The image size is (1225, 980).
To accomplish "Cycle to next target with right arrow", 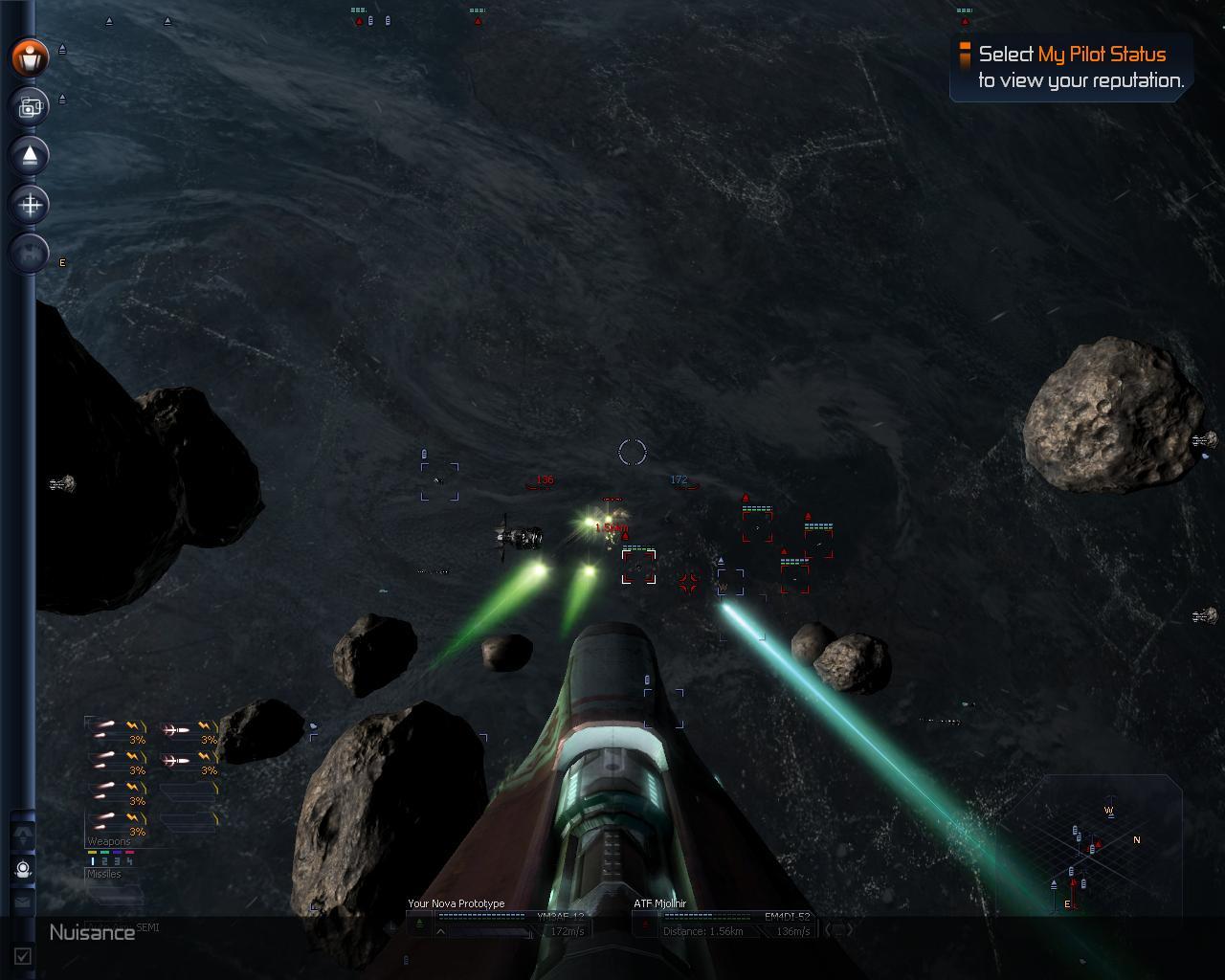I will click(849, 928).
